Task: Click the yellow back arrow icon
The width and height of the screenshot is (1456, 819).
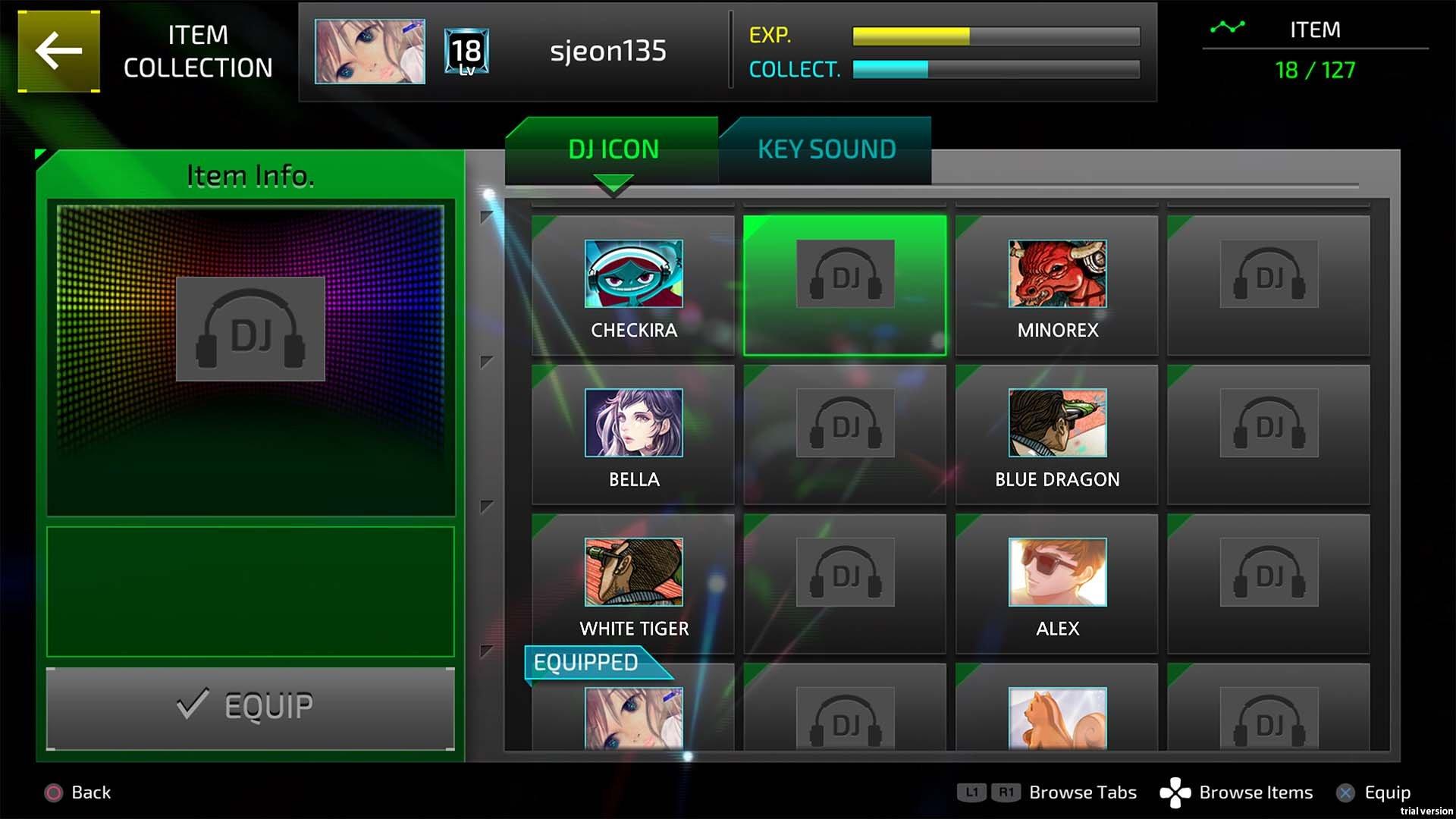Action: coord(58,52)
